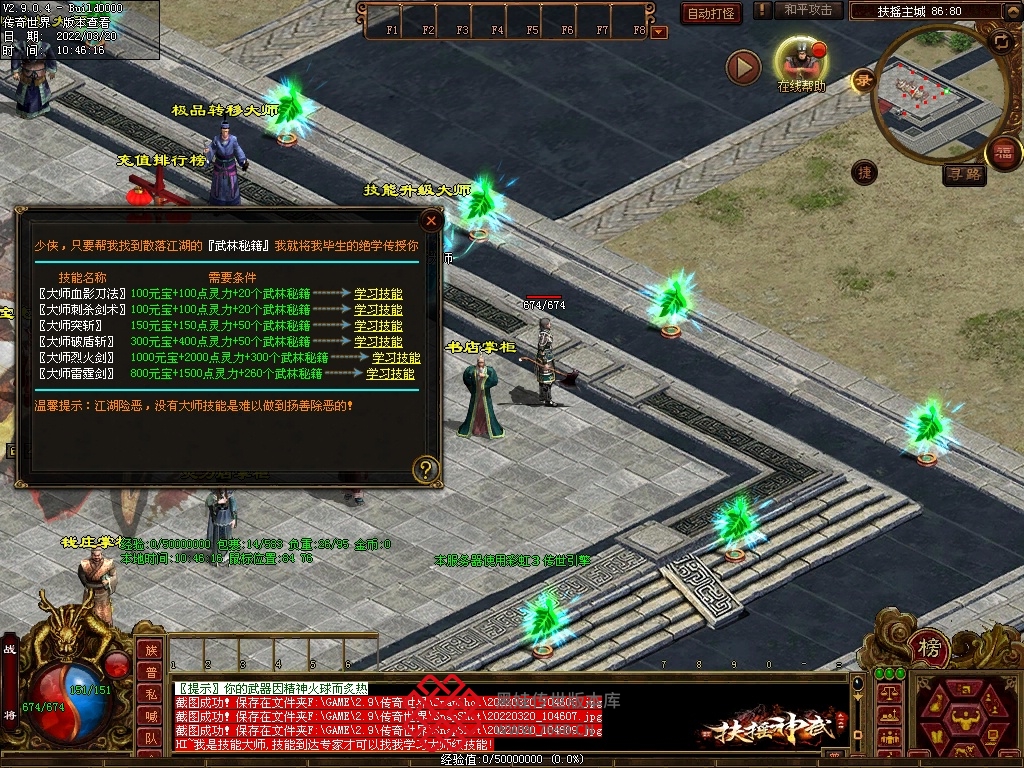Learn the 大师破盾斩 skill

click(378, 342)
